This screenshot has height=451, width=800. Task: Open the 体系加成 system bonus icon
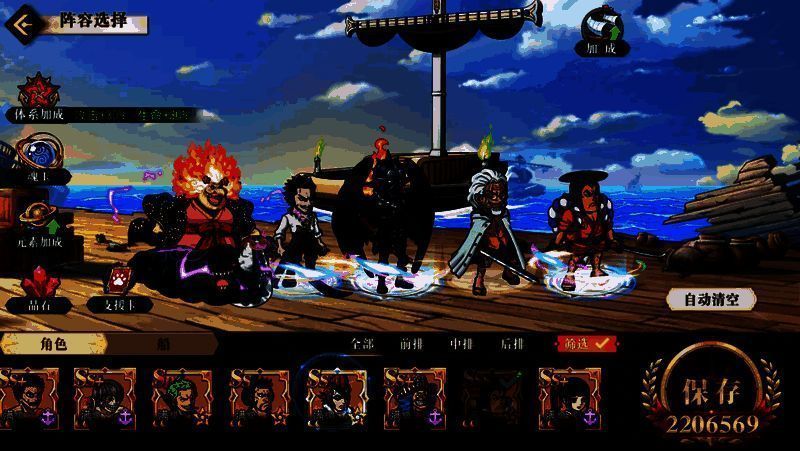(x=38, y=94)
